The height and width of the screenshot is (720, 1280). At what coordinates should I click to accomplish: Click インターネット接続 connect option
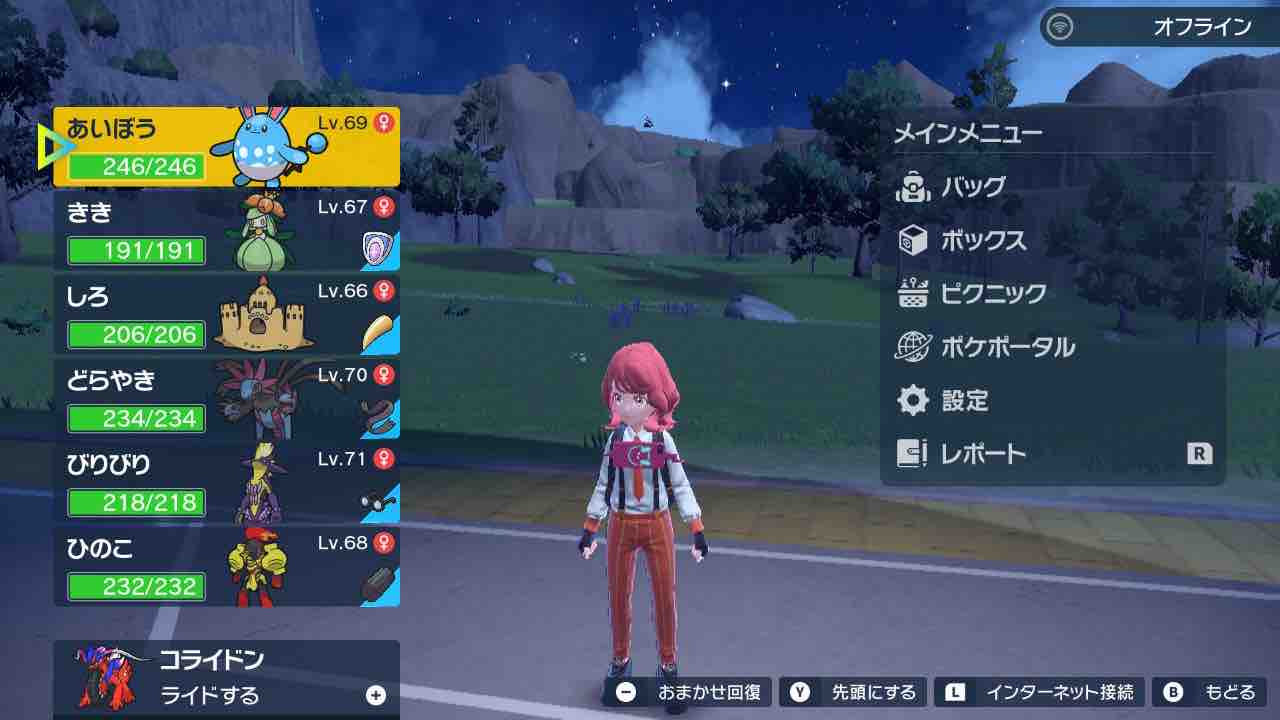pyautogui.click(x=1040, y=692)
